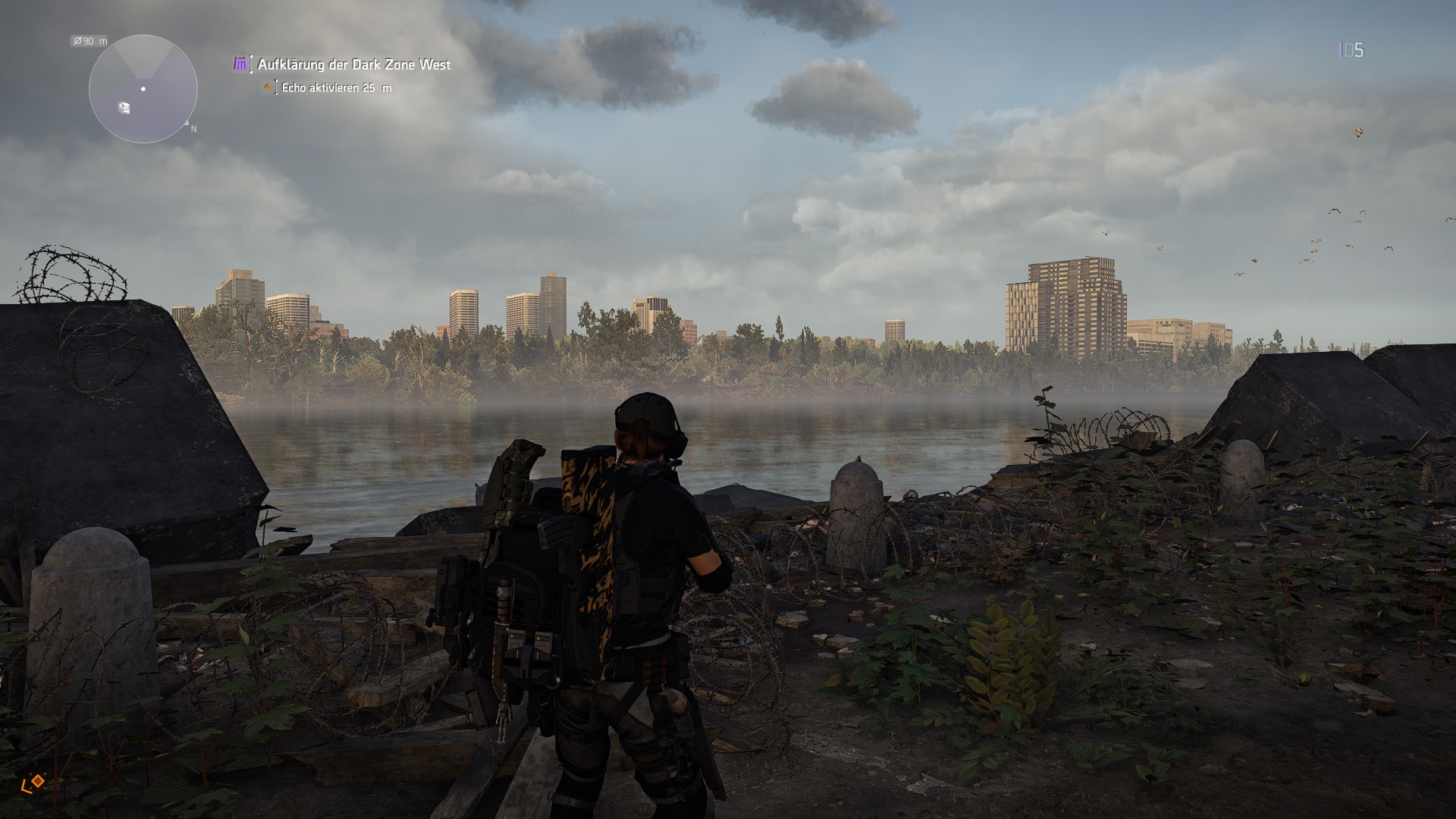This screenshot has height=819, width=1456.
Task: Click the vehicle icon inside the minimap
Action: (124, 107)
